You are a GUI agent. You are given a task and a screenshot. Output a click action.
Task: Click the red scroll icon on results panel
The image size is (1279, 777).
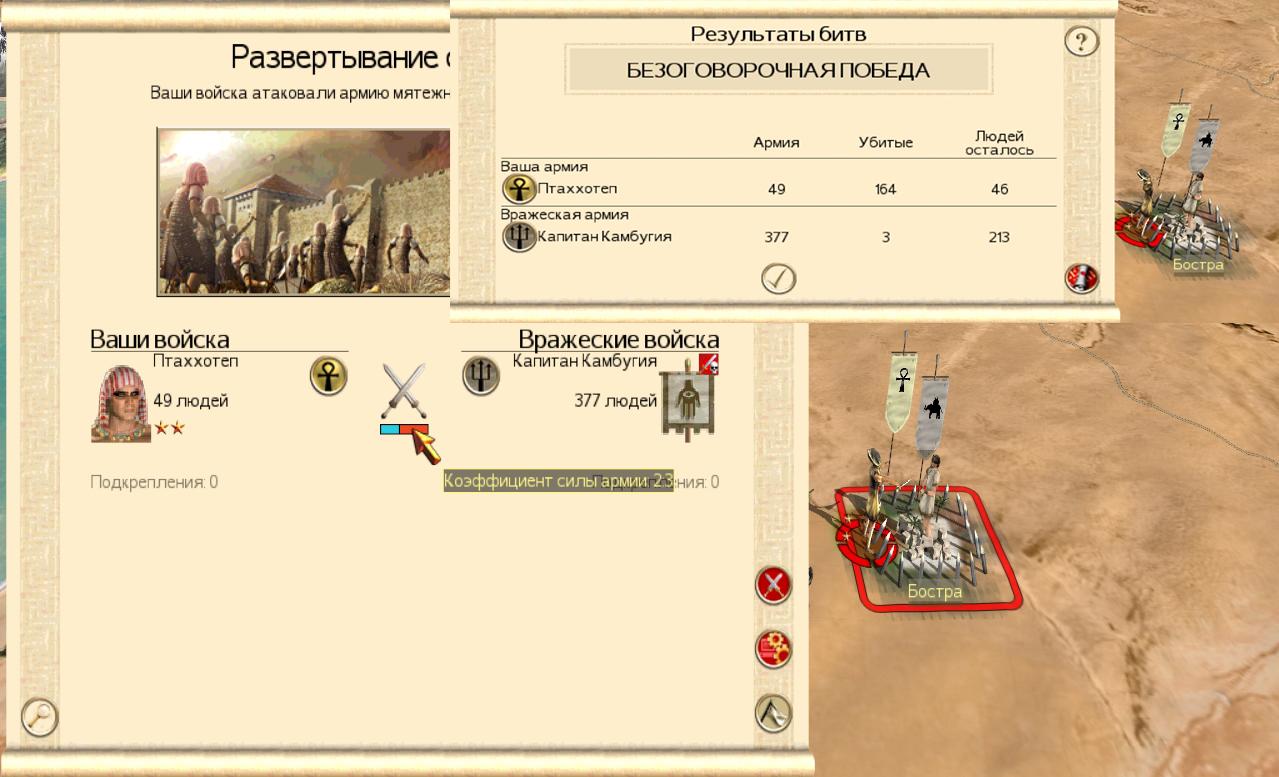point(1081,279)
